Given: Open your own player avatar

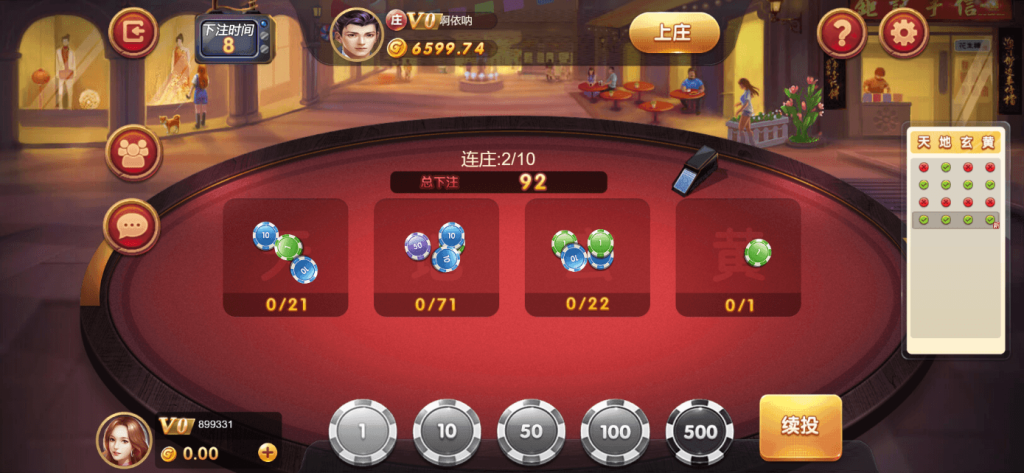Looking at the screenshot, I should [124, 440].
